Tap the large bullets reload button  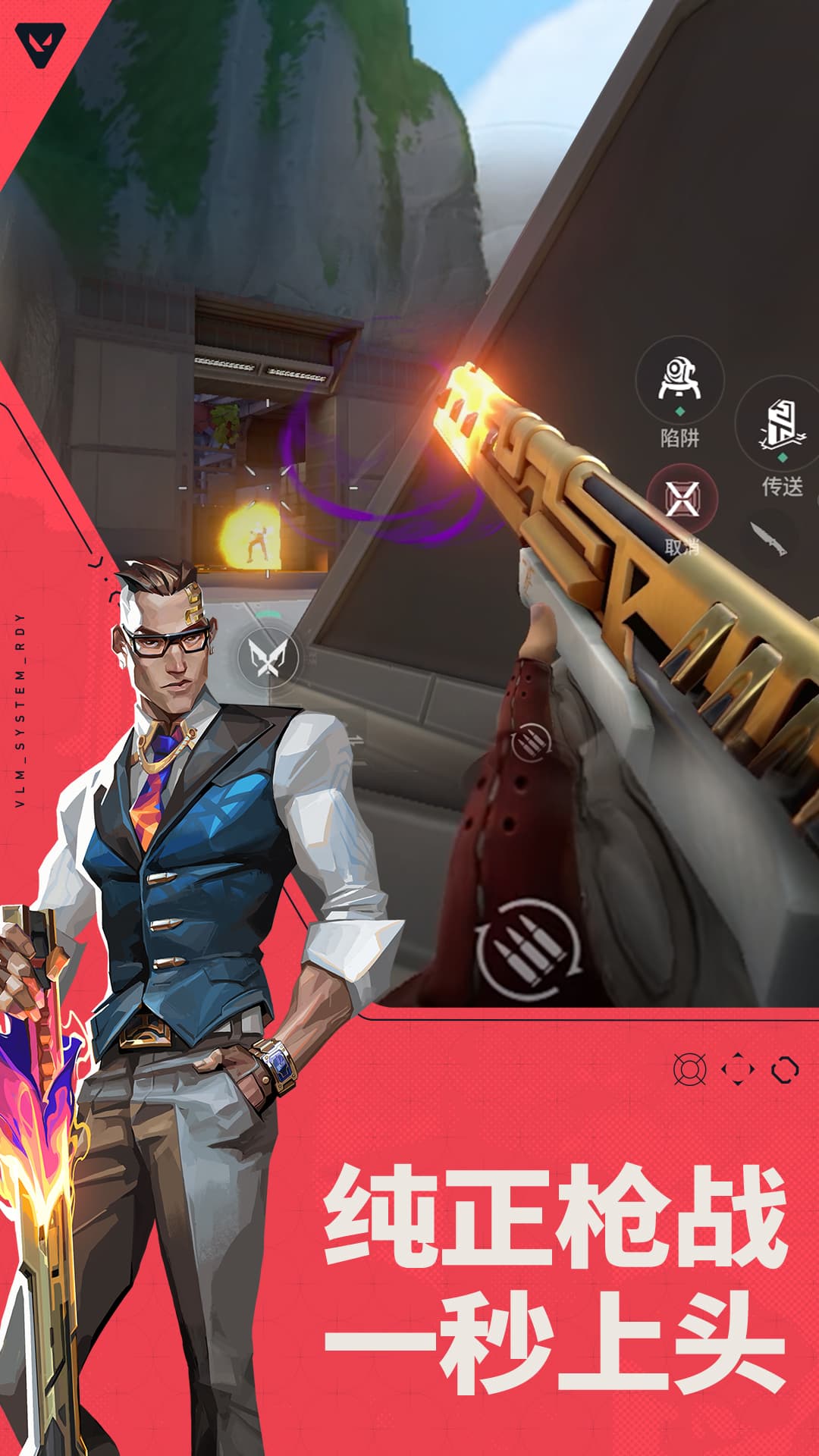[x=529, y=949]
